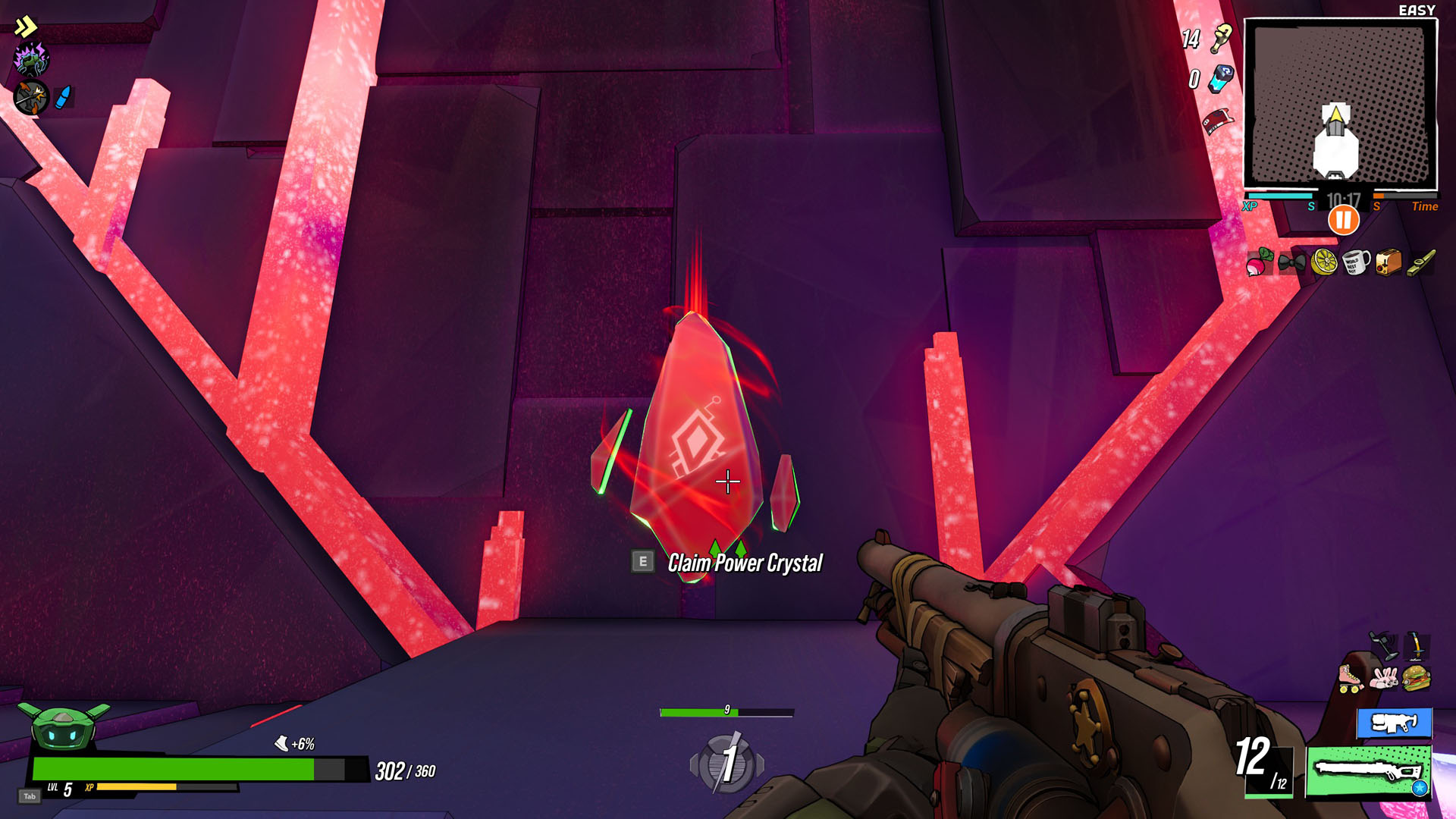Select the purple lightning robot perk icon

click(31, 59)
